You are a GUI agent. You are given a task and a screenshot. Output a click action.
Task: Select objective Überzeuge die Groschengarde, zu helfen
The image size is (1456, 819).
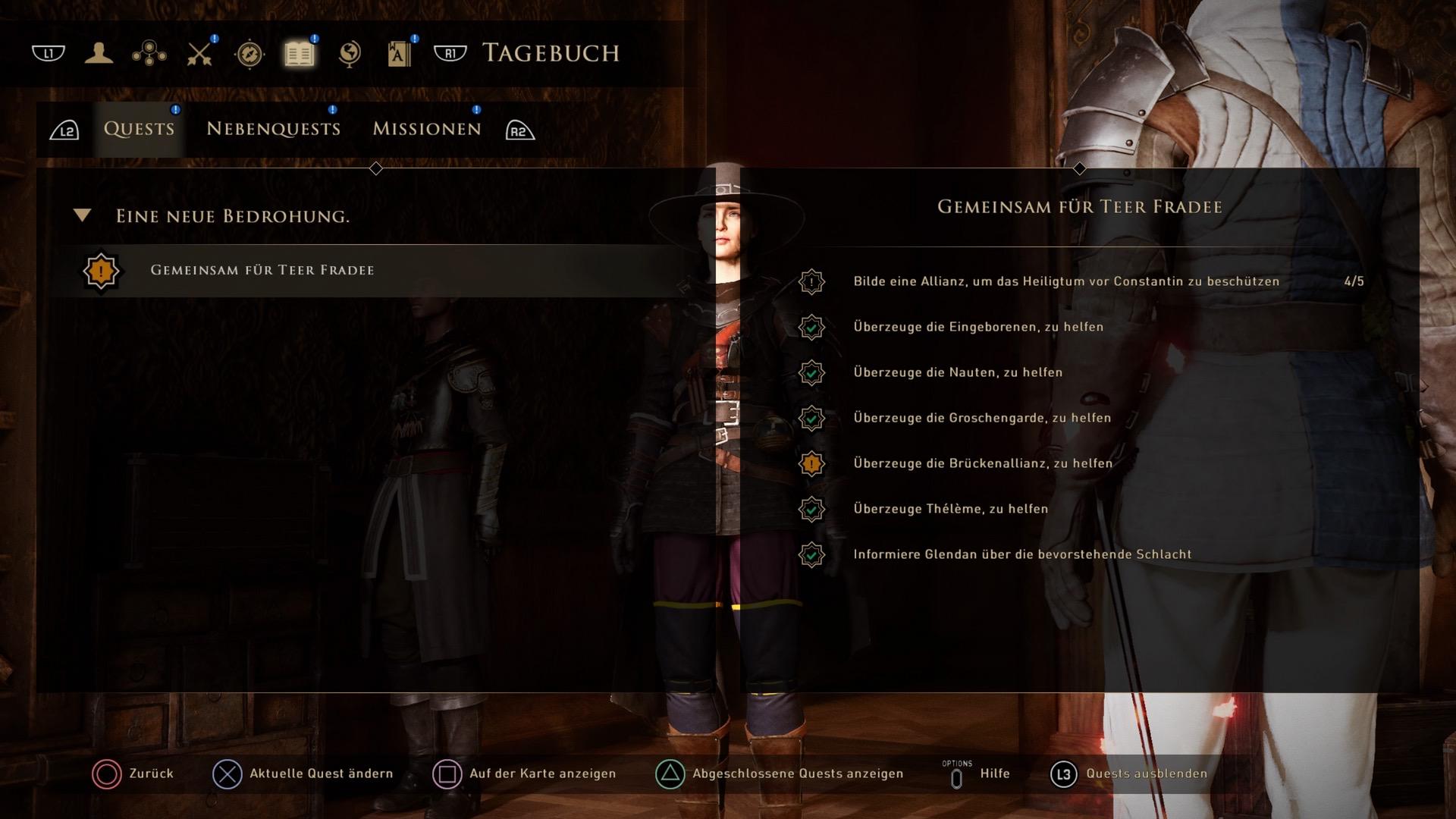click(982, 418)
